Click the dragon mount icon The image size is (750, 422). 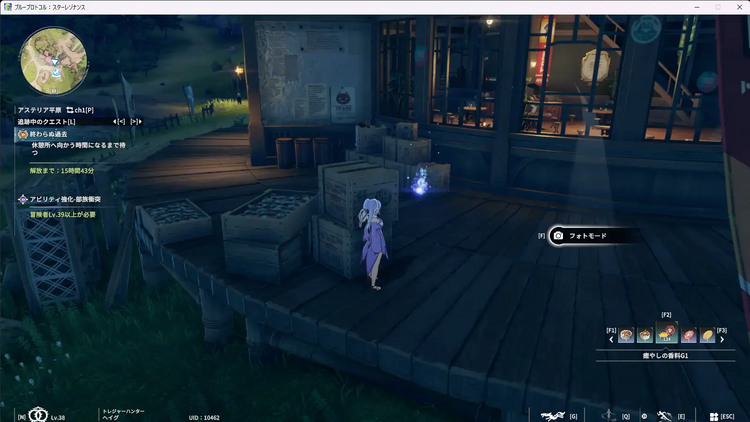pos(549,416)
